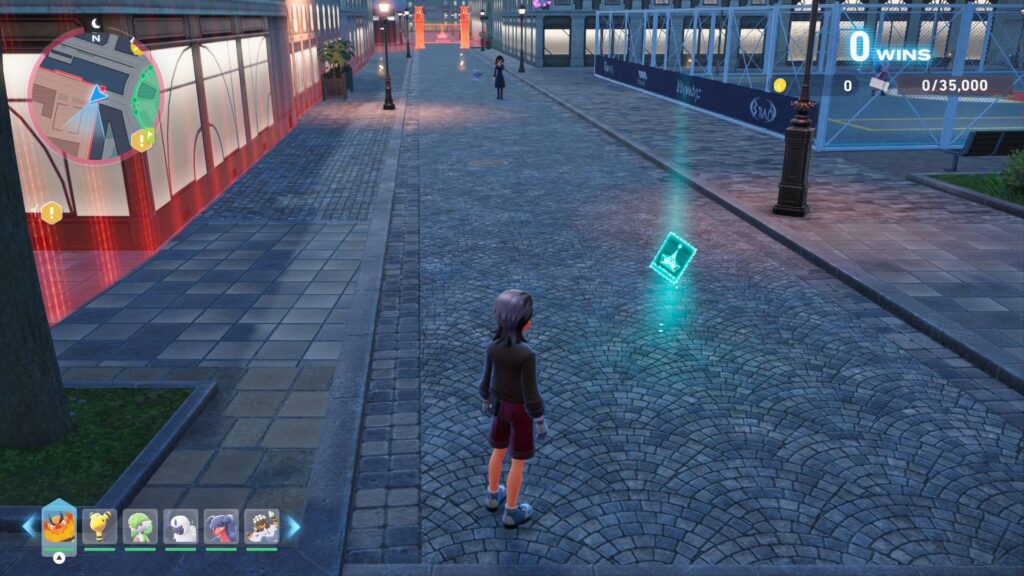Image resolution: width=1024 pixels, height=576 pixels.
Task: Select Gardevoir from the party bar
Action: coord(140,526)
